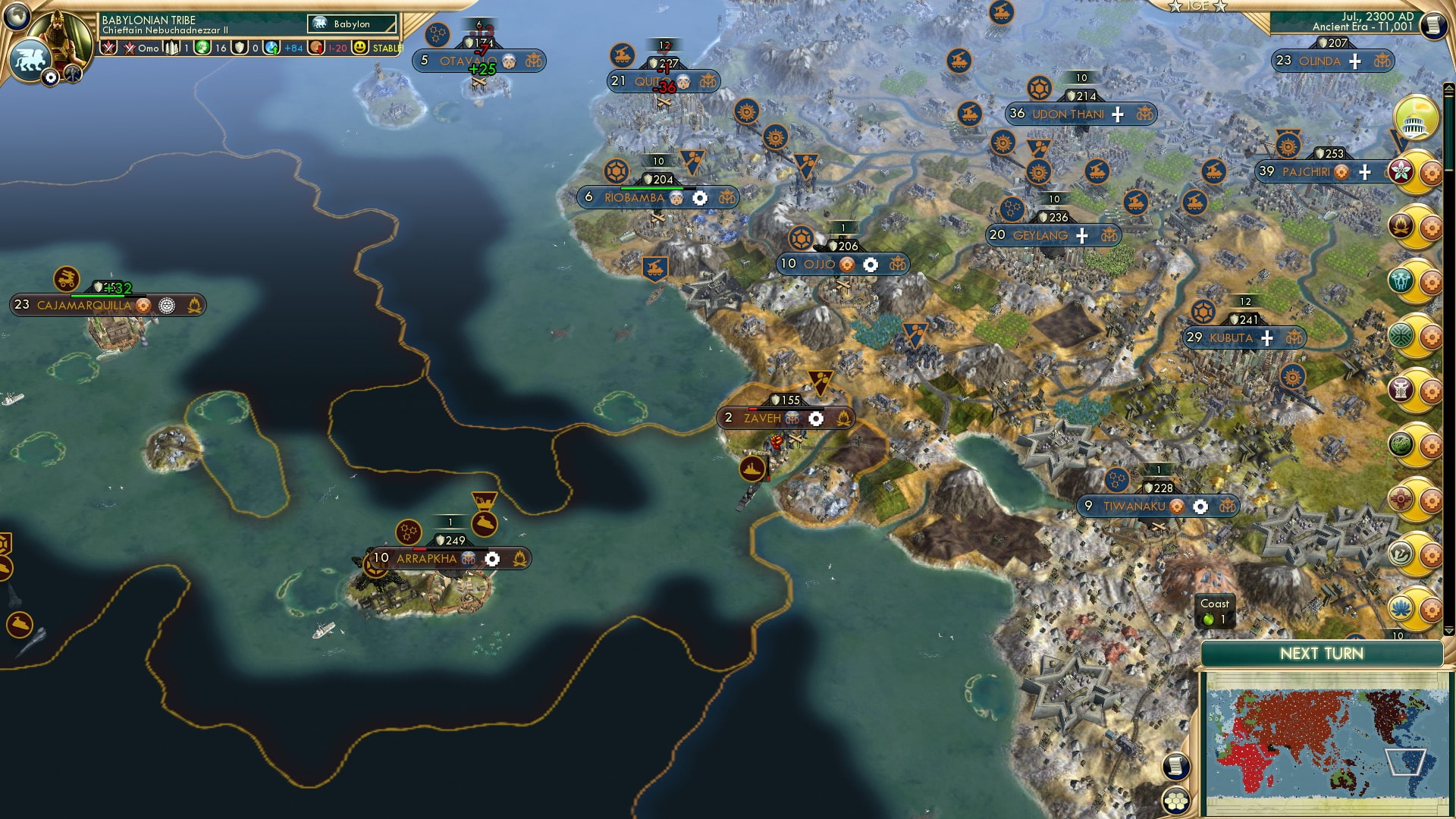Image resolution: width=1456 pixels, height=819 pixels.
Task: Select the blue lotus notification icon
Action: [1401, 608]
